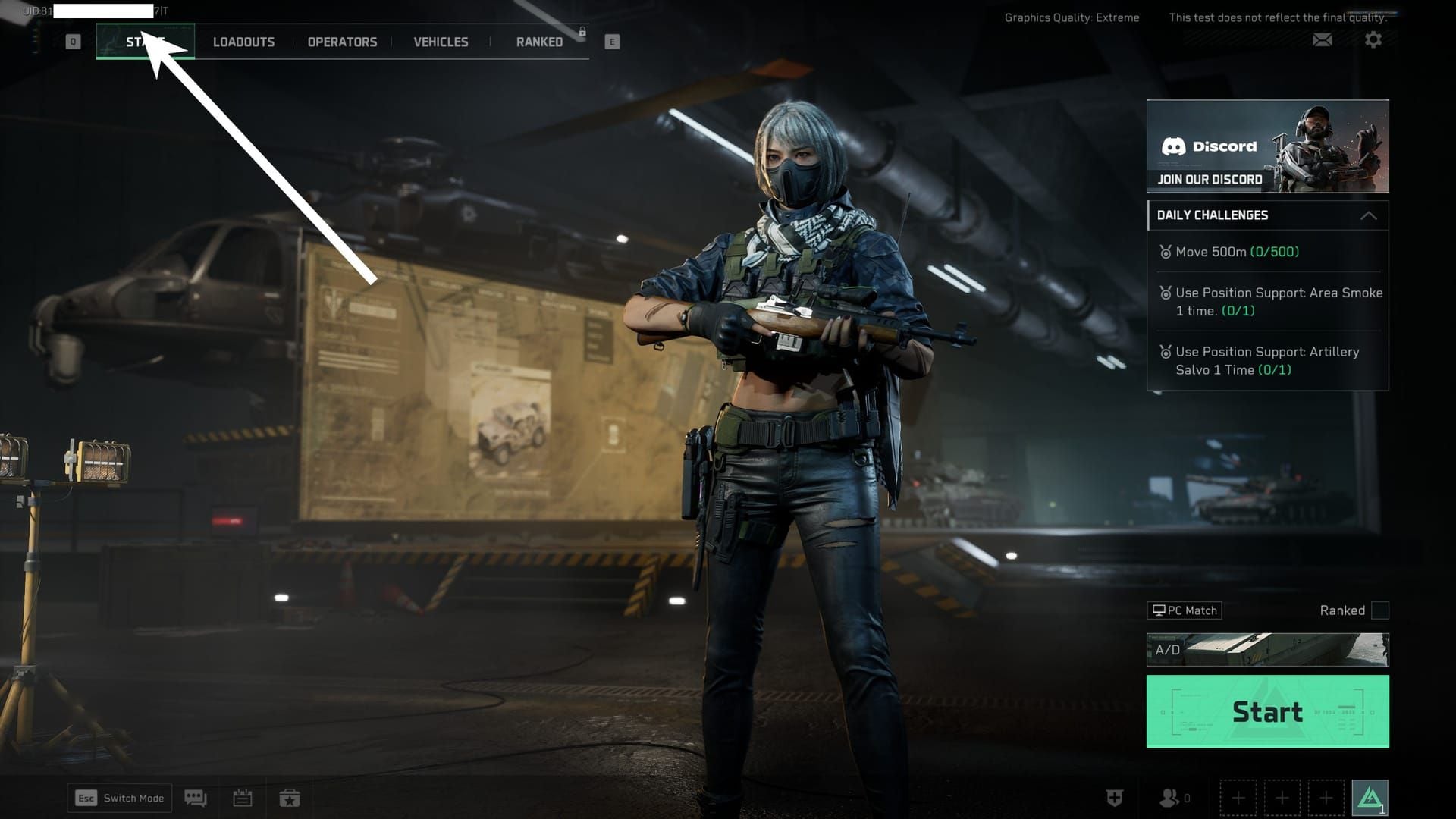Open the chat messages icon
1456x819 pixels.
coord(196,798)
